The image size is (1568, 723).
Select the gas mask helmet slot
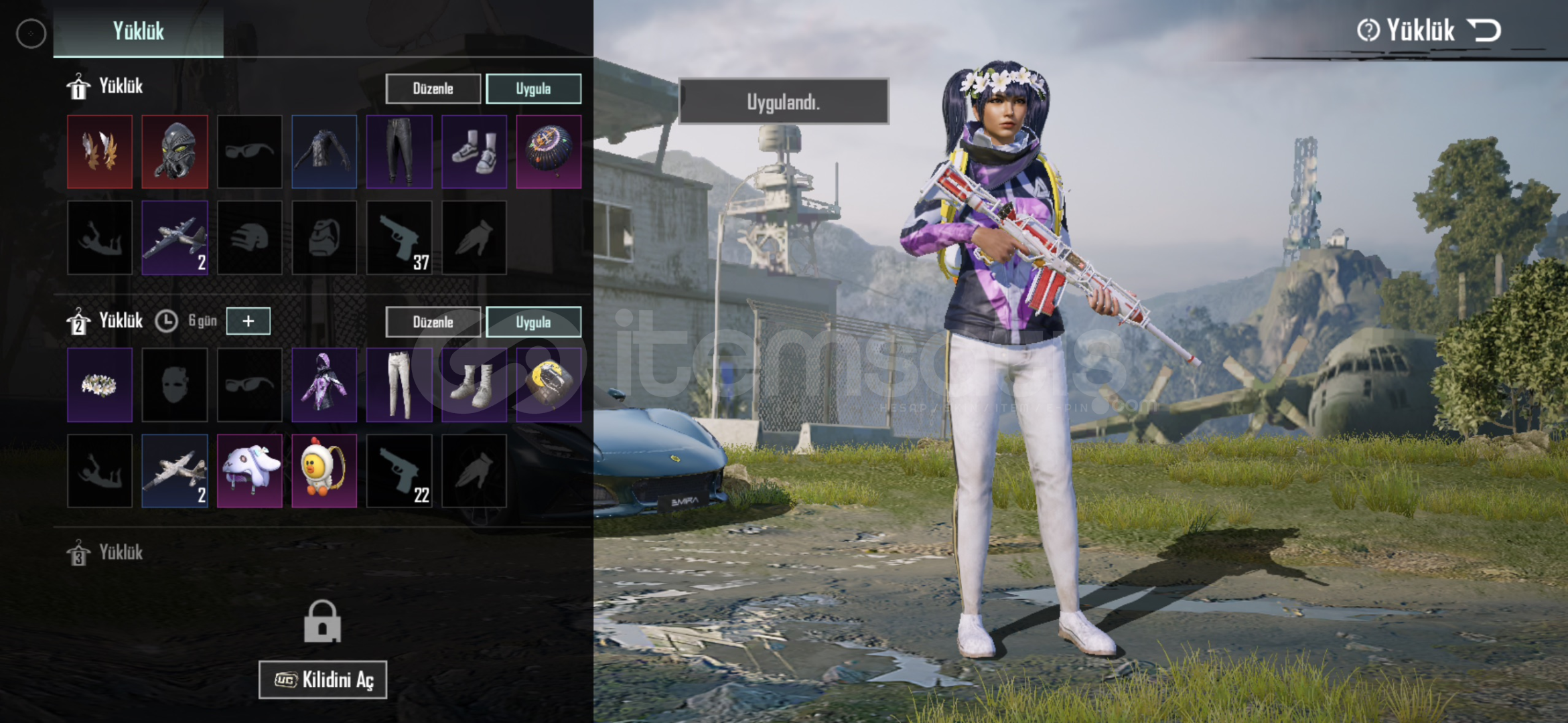tap(175, 151)
